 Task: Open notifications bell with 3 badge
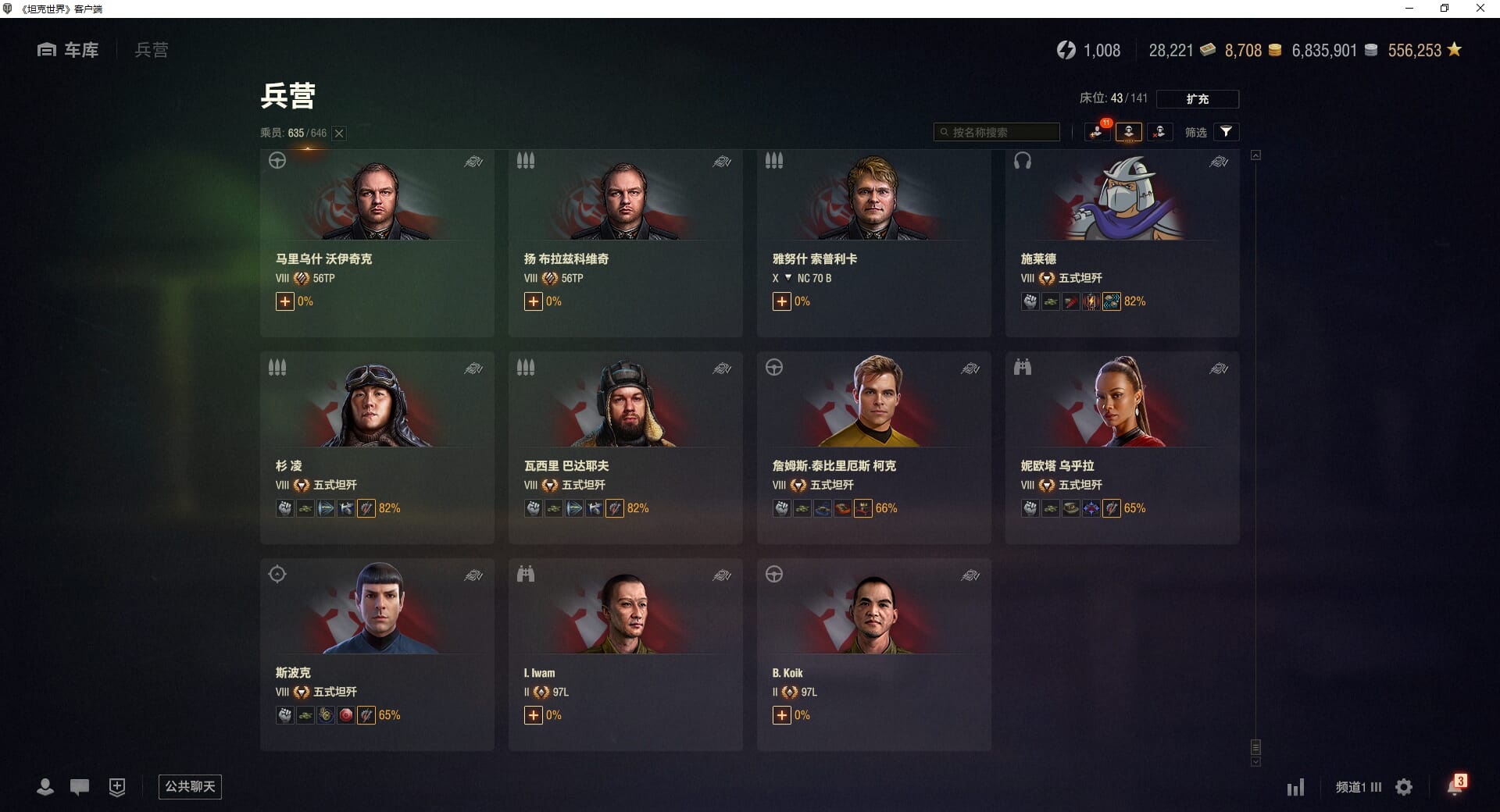1455,786
